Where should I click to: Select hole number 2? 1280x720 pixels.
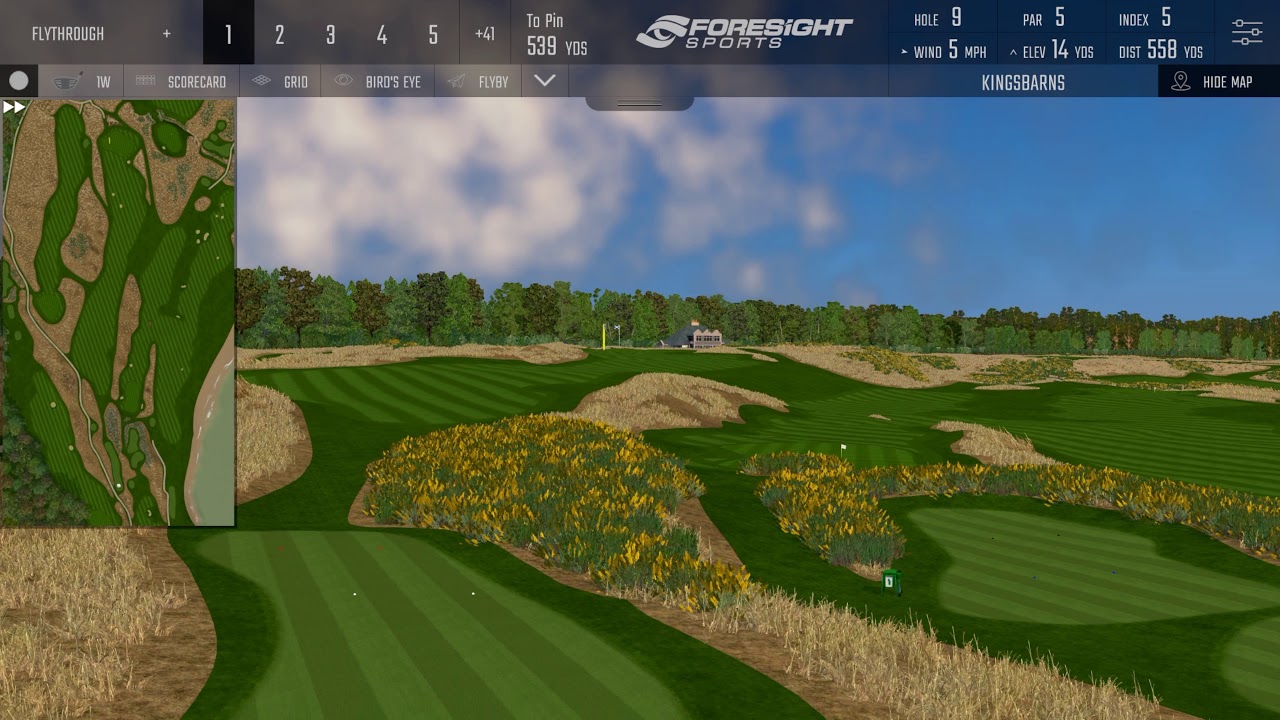pos(279,35)
